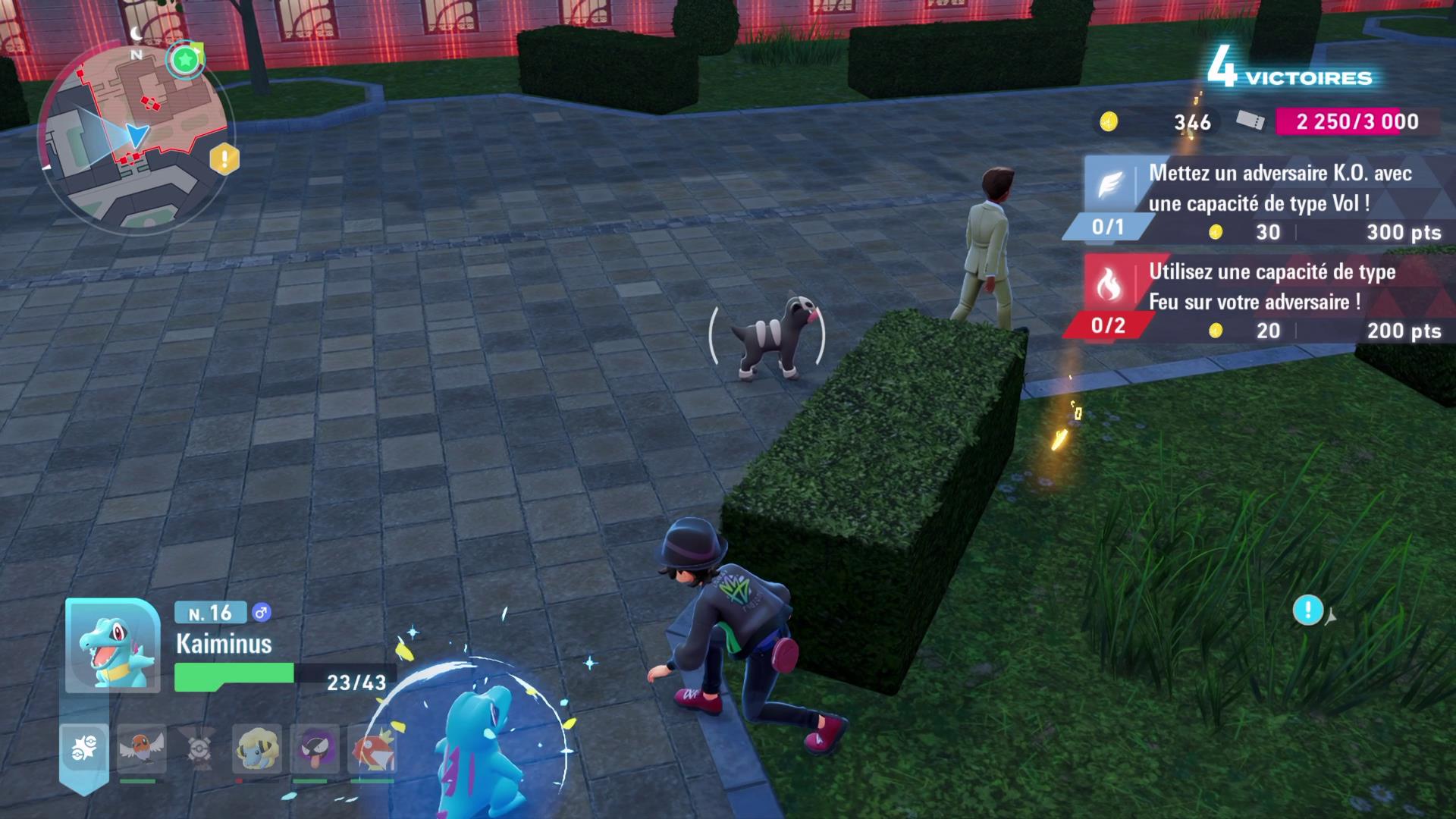Click the yellow exclamation hexagon marker
Image resolution: width=1456 pixels, height=819 pixels.
point(224,159)
